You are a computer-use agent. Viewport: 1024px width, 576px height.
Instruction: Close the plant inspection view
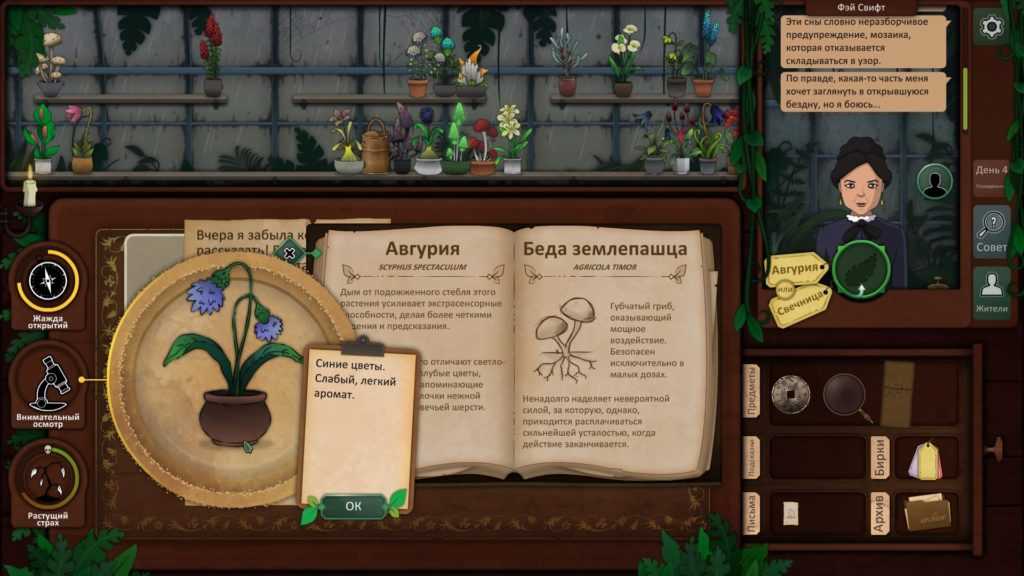(x=290, y=253)
